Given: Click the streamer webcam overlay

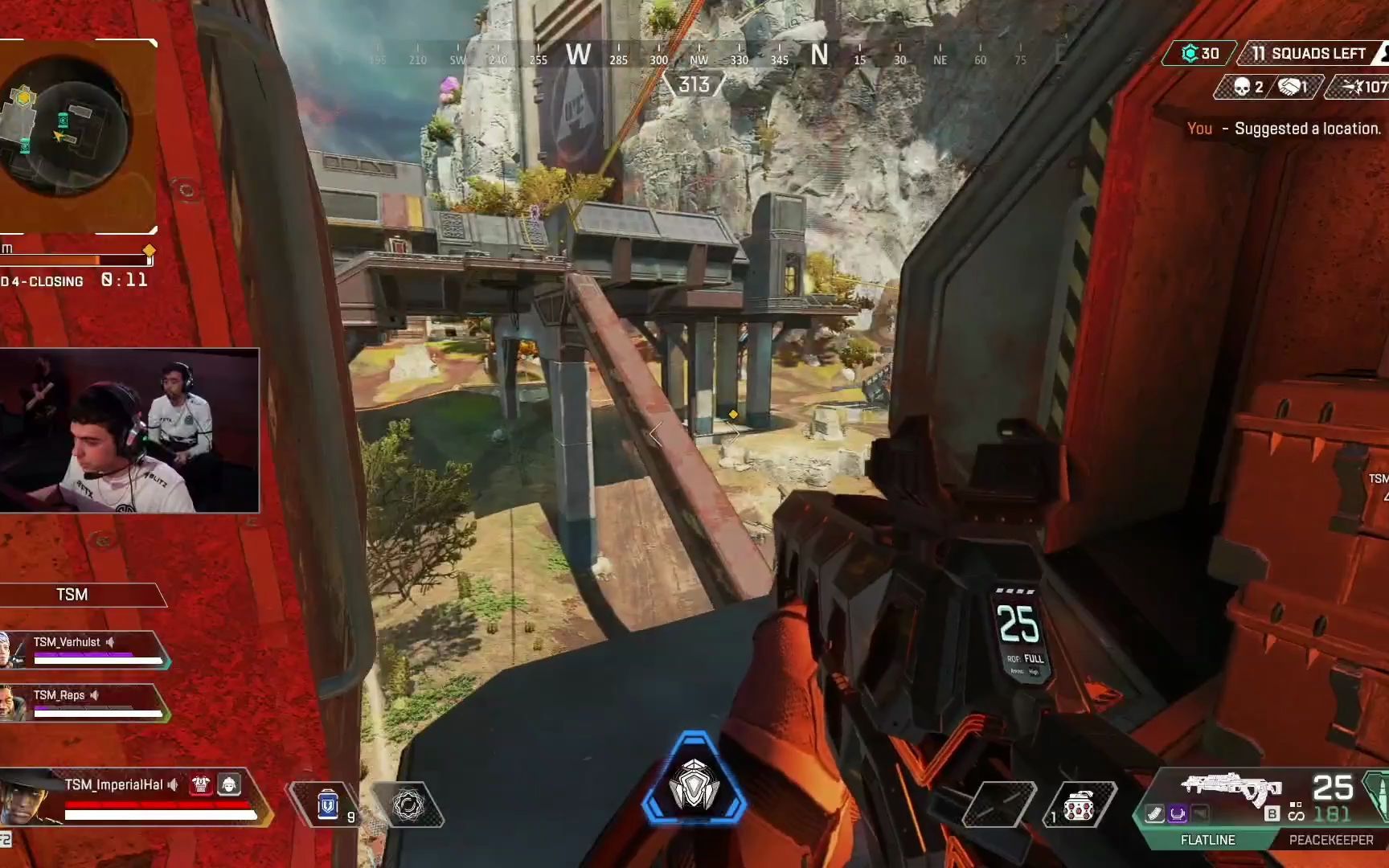Looking at the screenshot, I should [x=129, y=430].
